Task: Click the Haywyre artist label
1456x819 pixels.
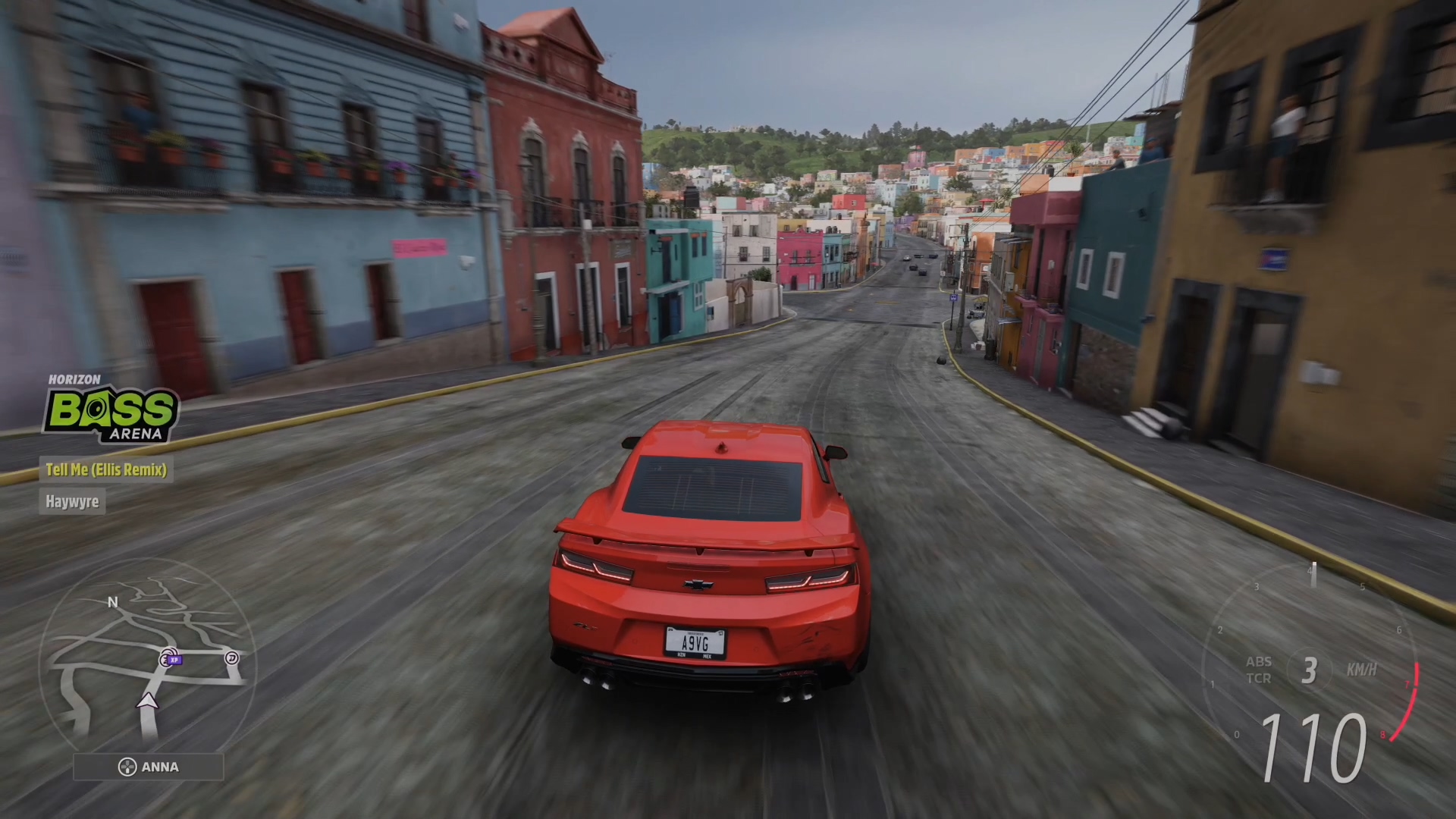Action: [72, 502]
